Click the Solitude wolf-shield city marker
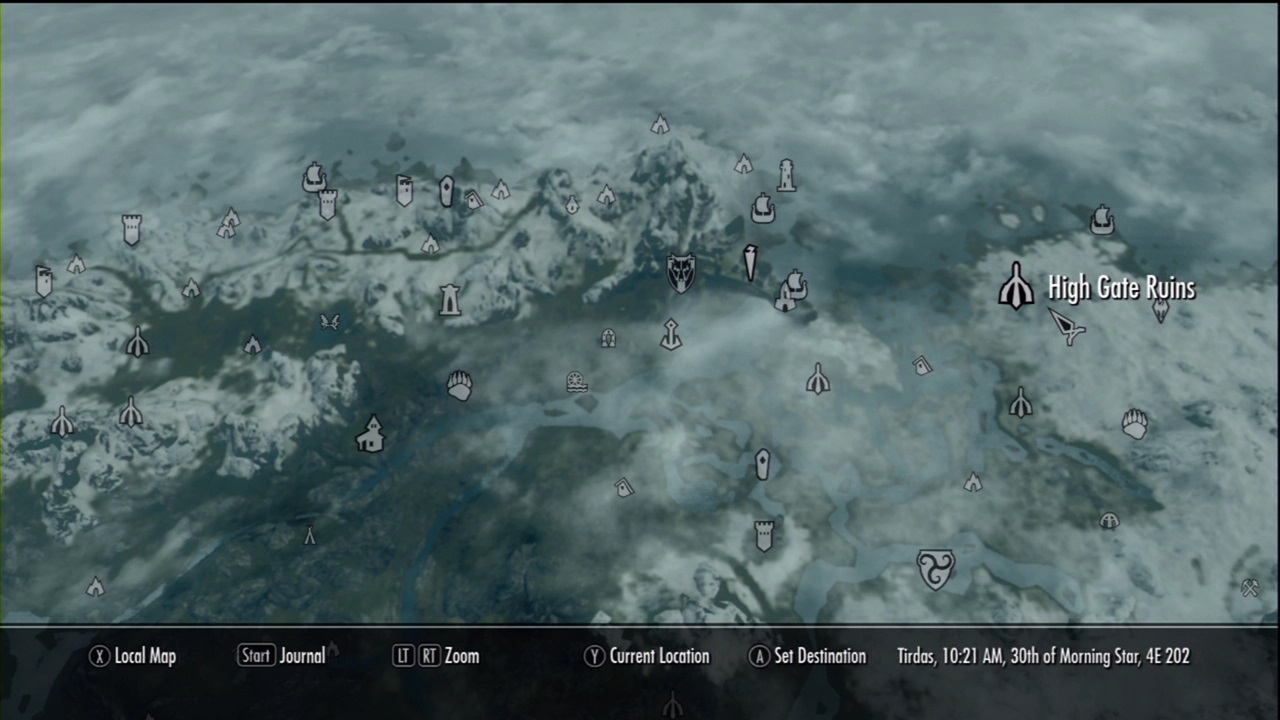 click(x=680, y=274)
